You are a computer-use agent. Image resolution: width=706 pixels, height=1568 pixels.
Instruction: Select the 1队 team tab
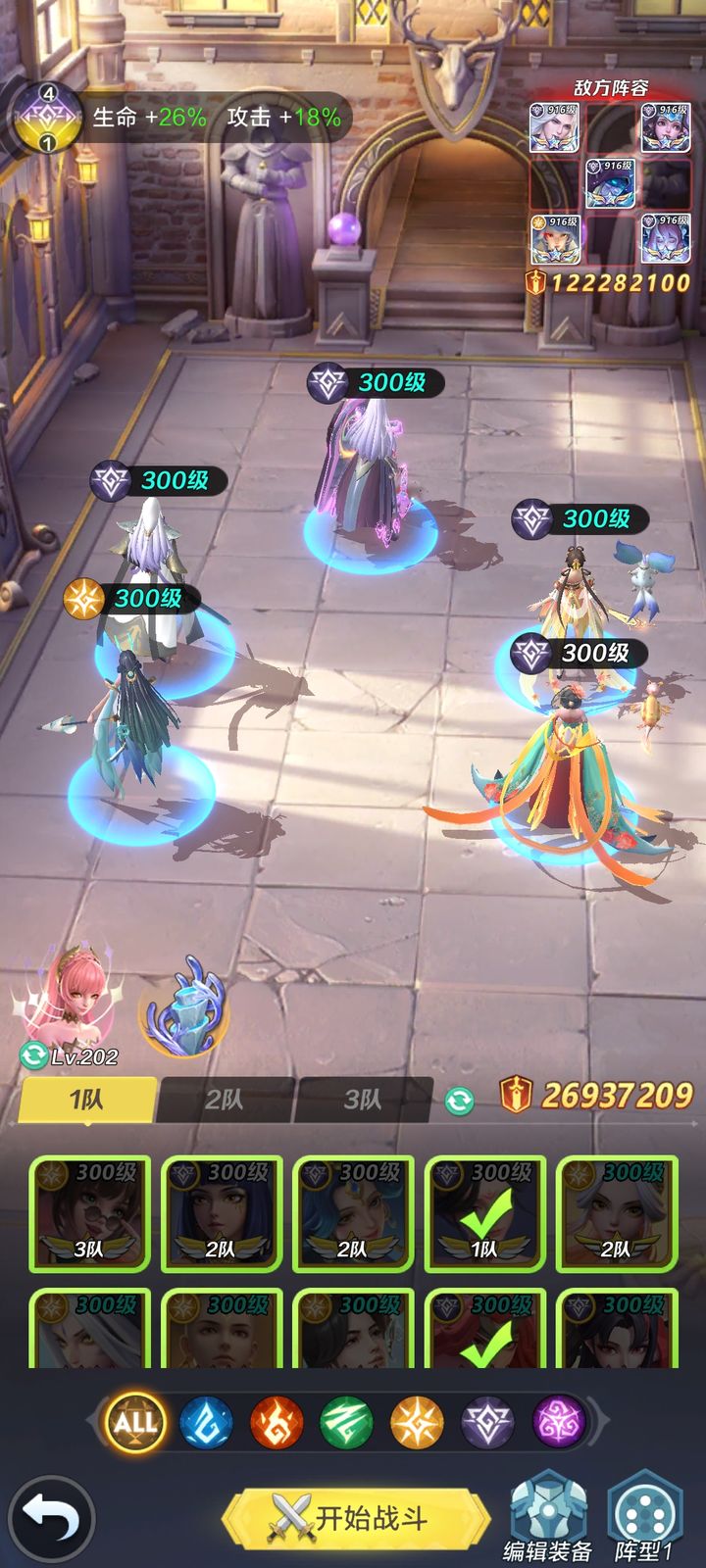(x=87, y=1100)
